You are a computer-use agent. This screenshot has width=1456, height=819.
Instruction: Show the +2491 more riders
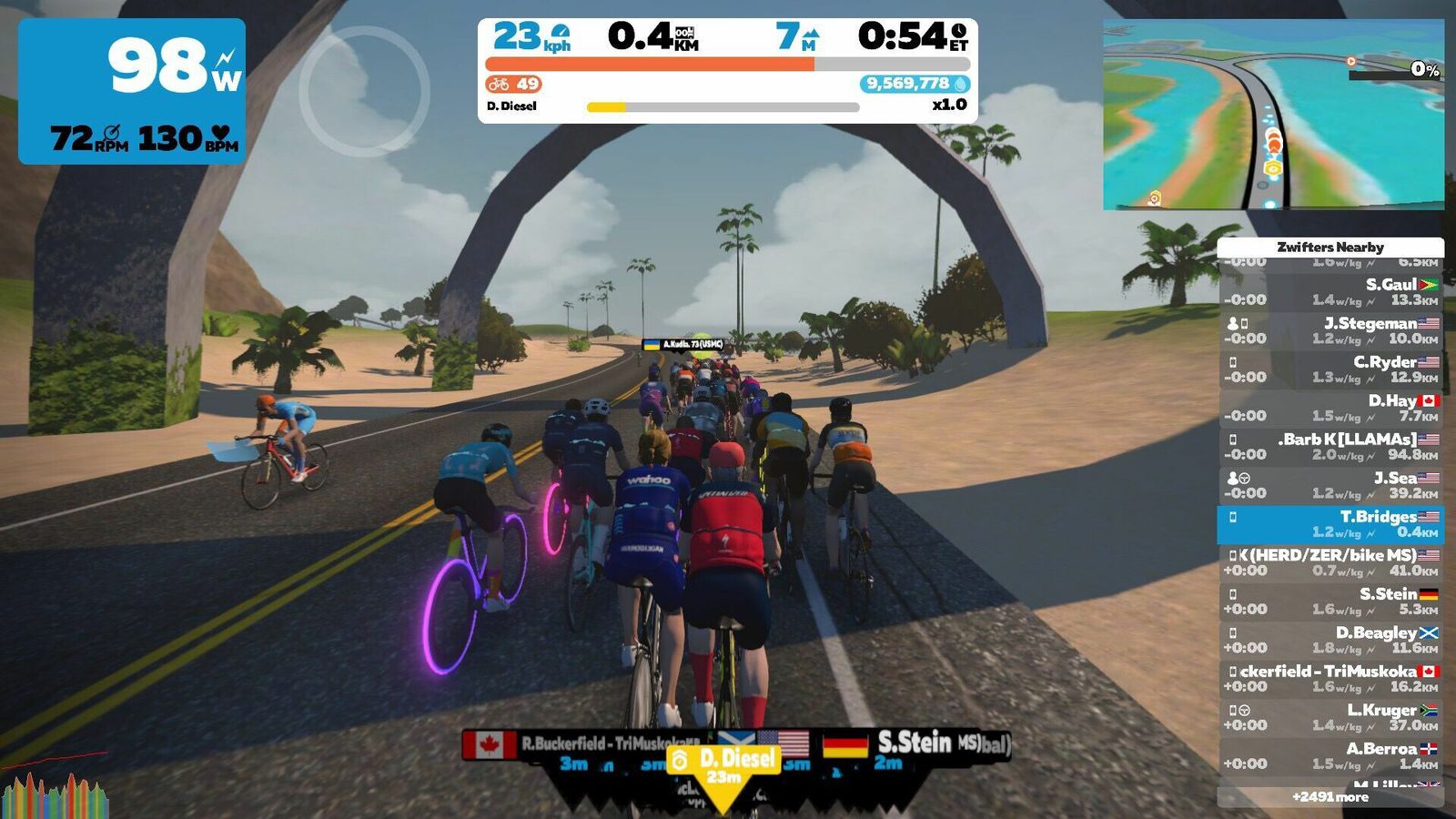pyautogui.click(x=1330, y=797)
